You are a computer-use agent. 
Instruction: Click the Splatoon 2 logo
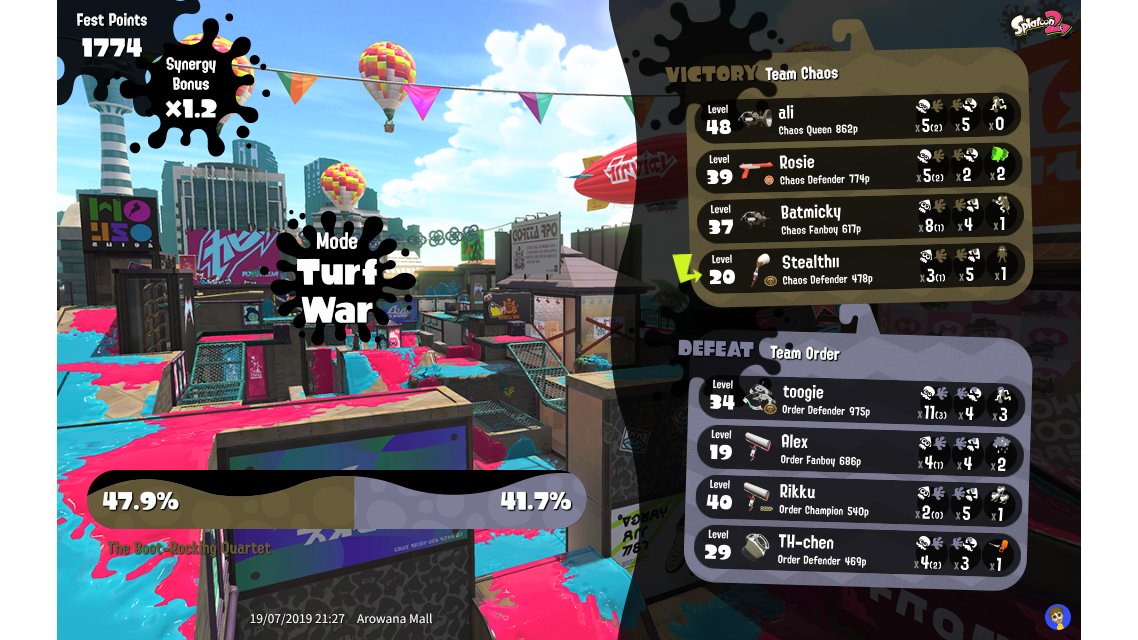pos(1041,24)
